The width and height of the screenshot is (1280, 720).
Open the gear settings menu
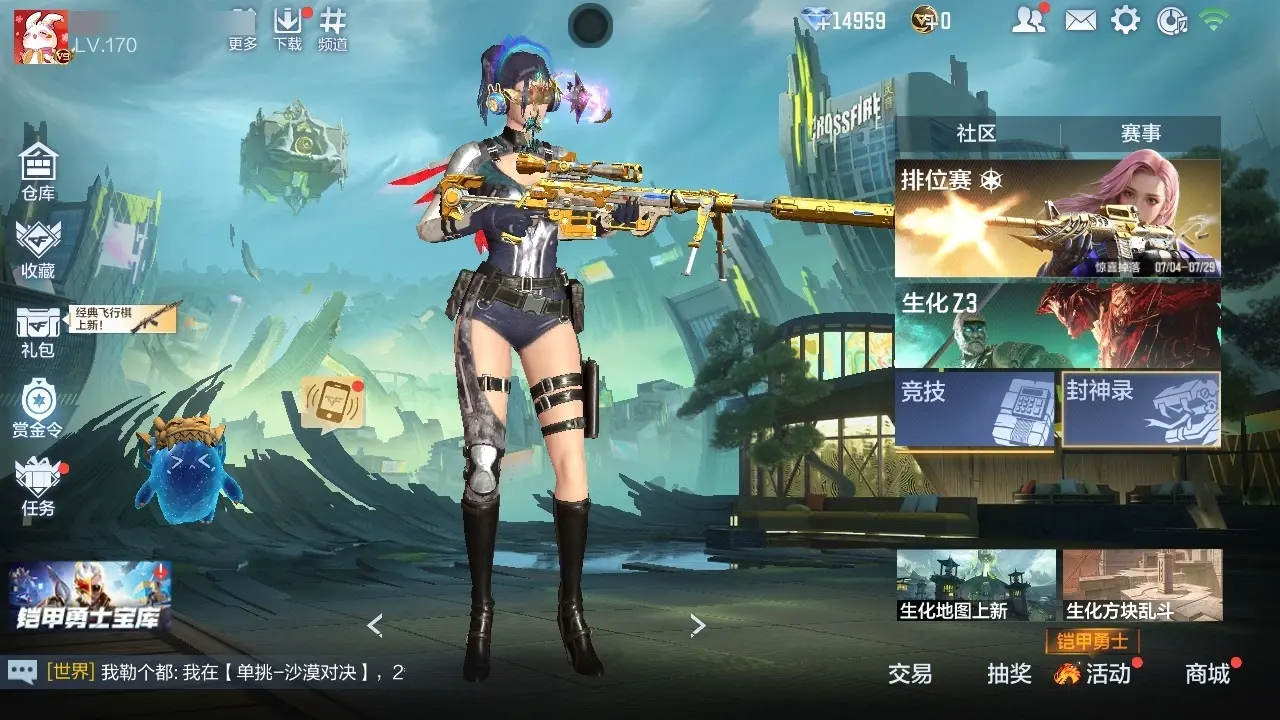click(x=1126, y=20)
